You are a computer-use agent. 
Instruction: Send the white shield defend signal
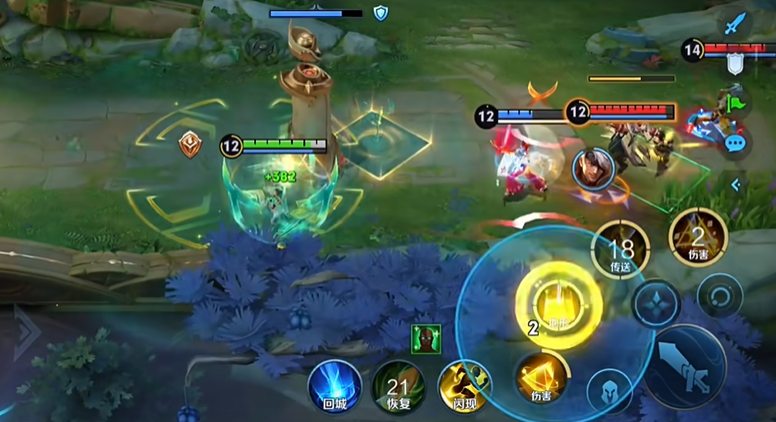click(x=735, y=64)
